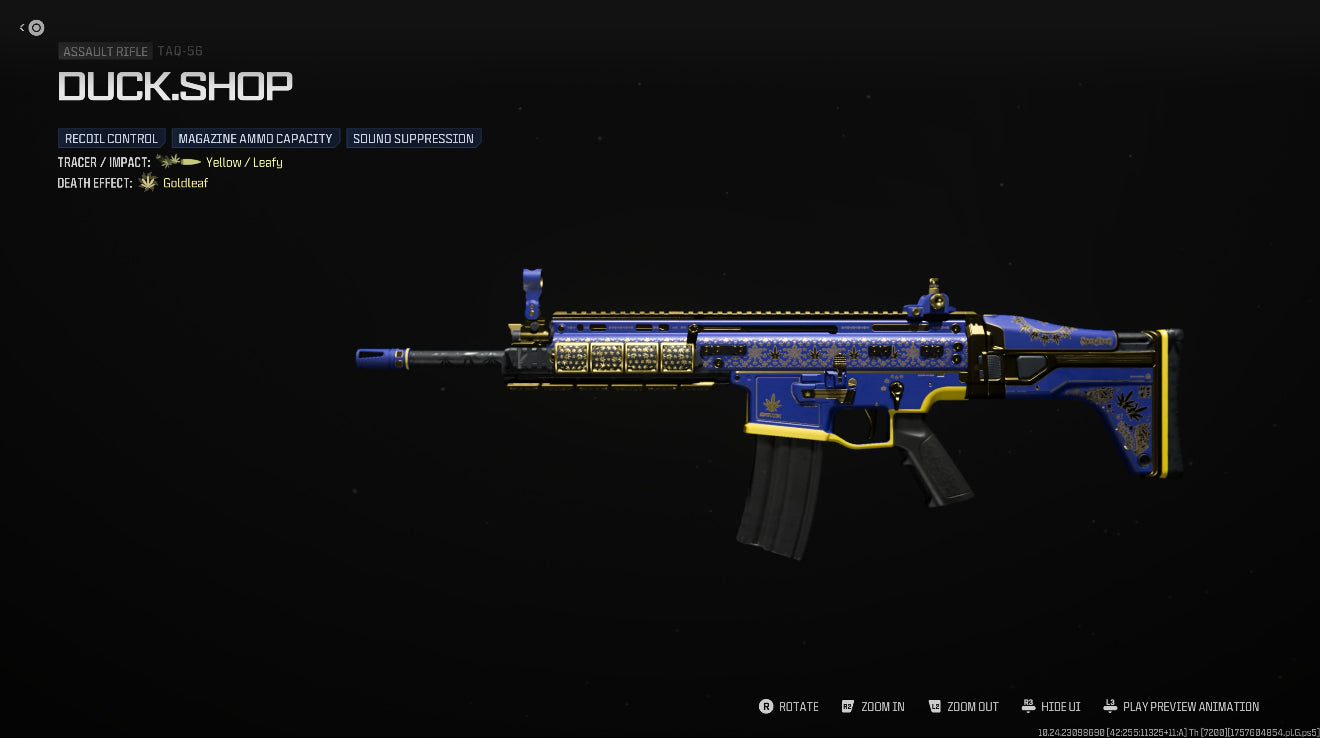Click the L3 stick icon beside PLAY PREVIEW ANIMATION
The height and width of the screenshot is (738, 1320).
click(x=1110, y=706)
